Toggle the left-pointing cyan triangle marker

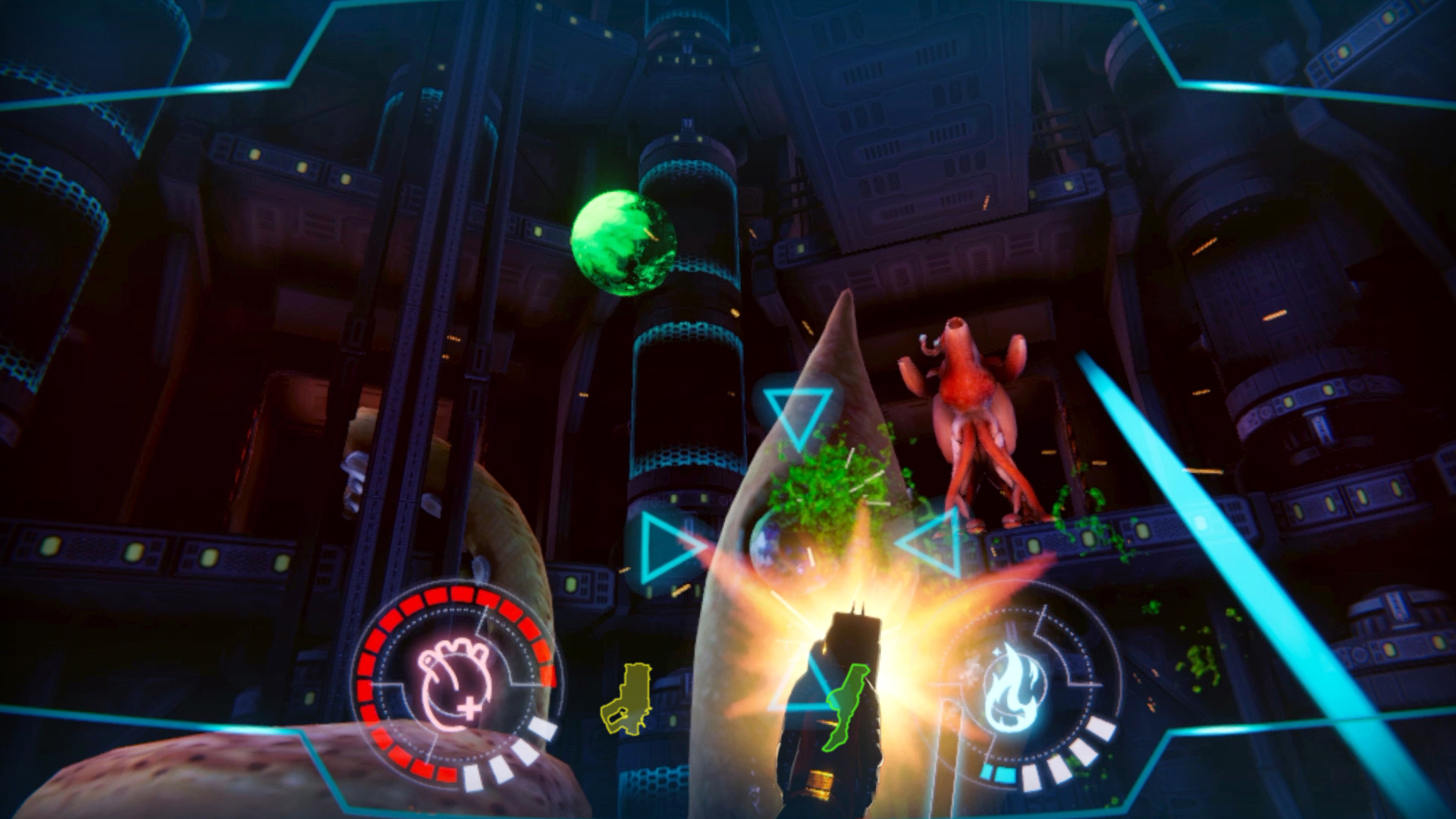click(933, 542)
